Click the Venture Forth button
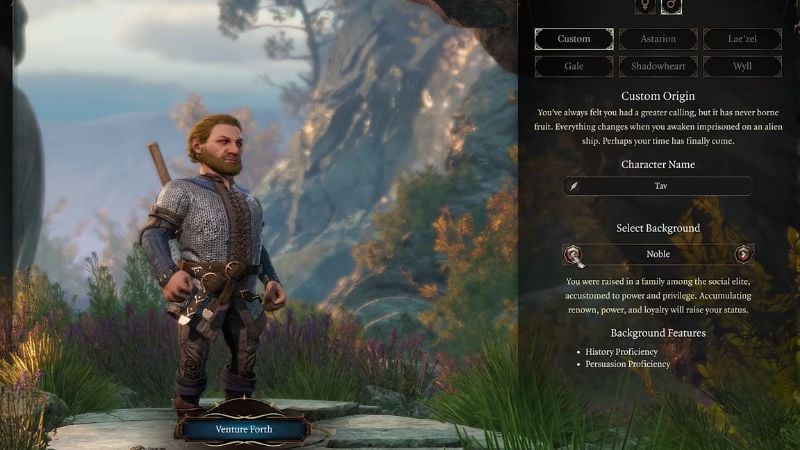The width and height of the screenshot is (800, 450). [244, 429]
